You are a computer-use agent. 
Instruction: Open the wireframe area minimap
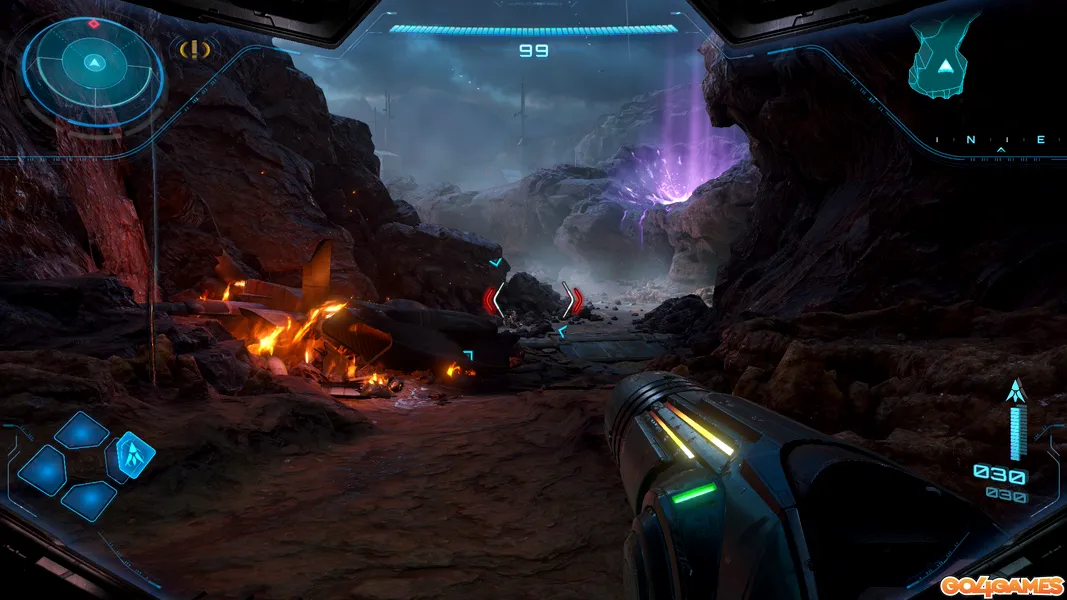click(942, 57)
